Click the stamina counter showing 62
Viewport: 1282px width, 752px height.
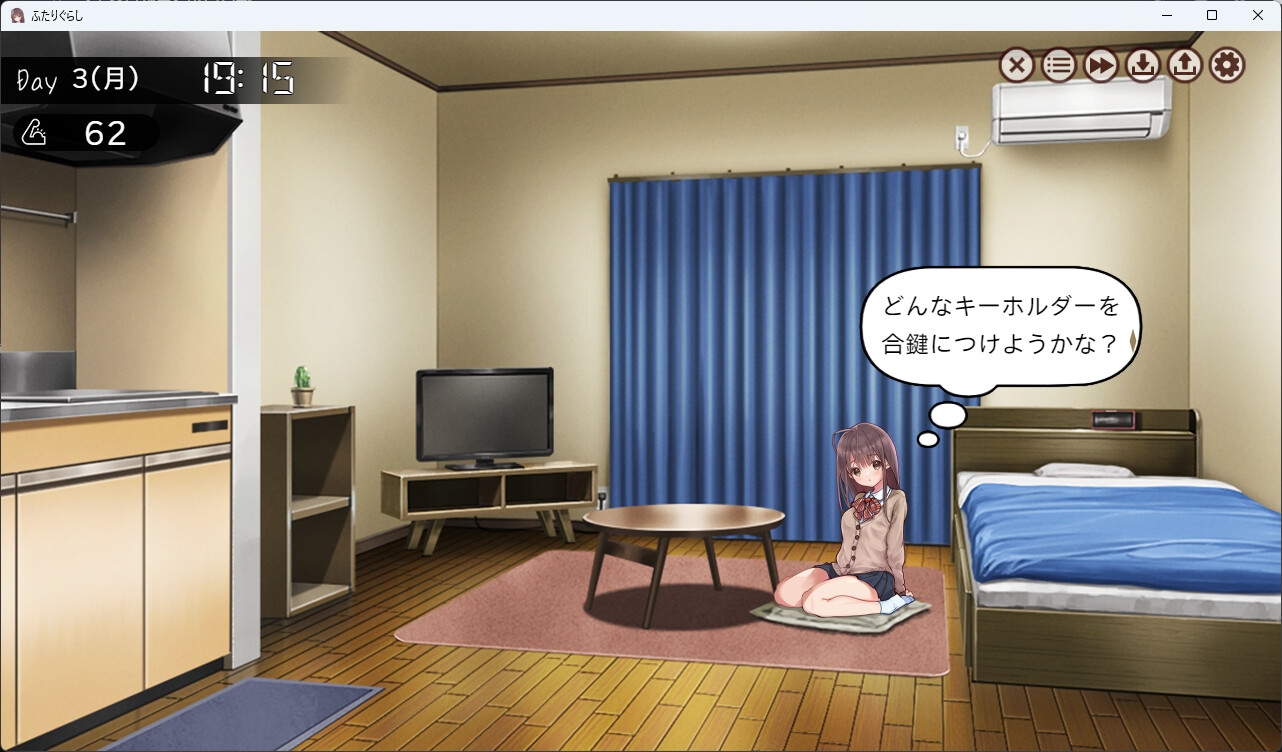coord(105,133)
